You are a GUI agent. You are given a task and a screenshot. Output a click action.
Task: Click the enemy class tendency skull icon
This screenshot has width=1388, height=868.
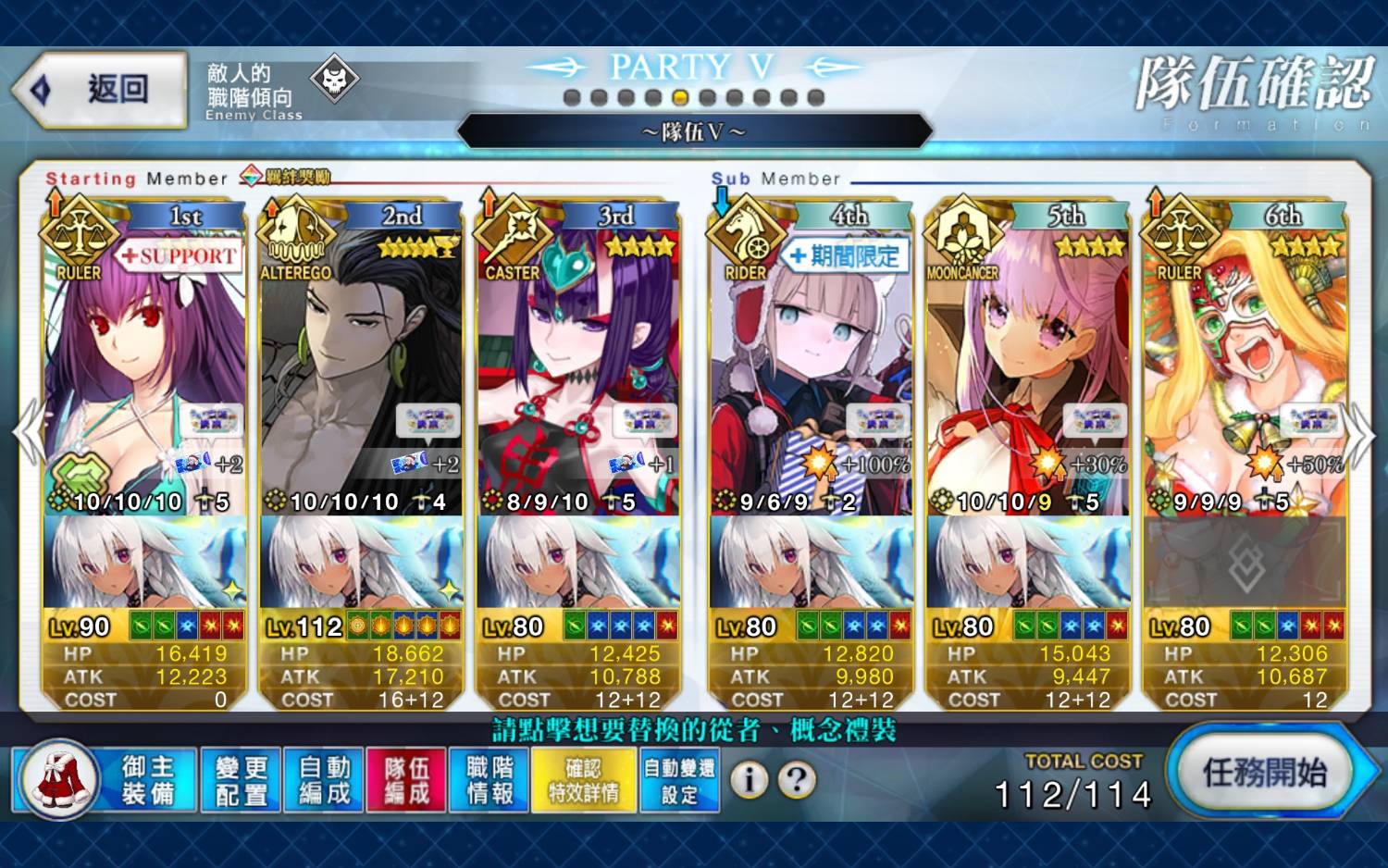click(x=334, y=81)
